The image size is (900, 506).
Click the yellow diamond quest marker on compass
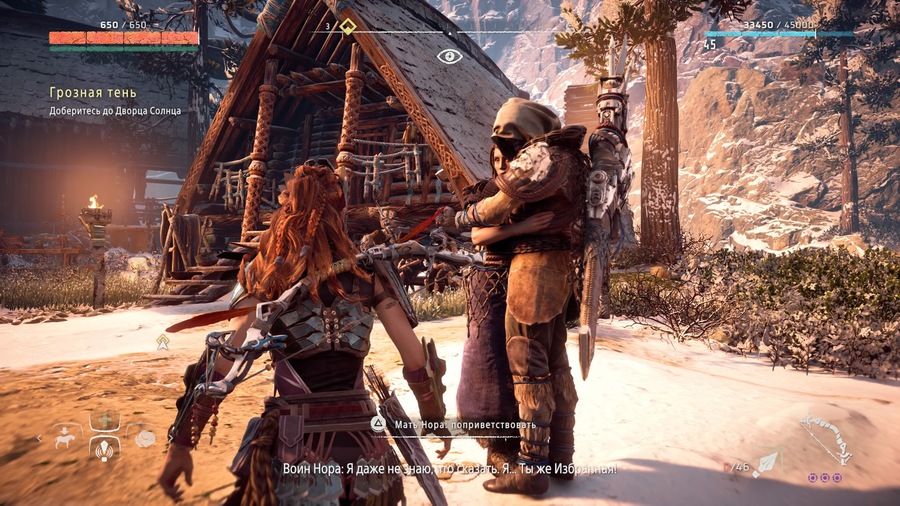point(347,27)
